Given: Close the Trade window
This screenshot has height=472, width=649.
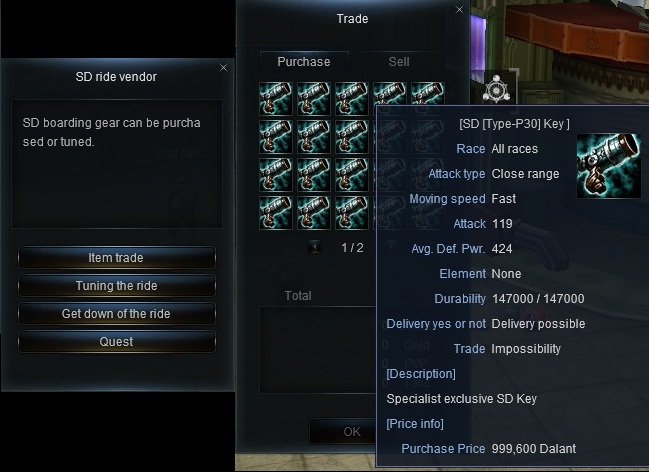Looking at the screenshot, I should 460,10.
